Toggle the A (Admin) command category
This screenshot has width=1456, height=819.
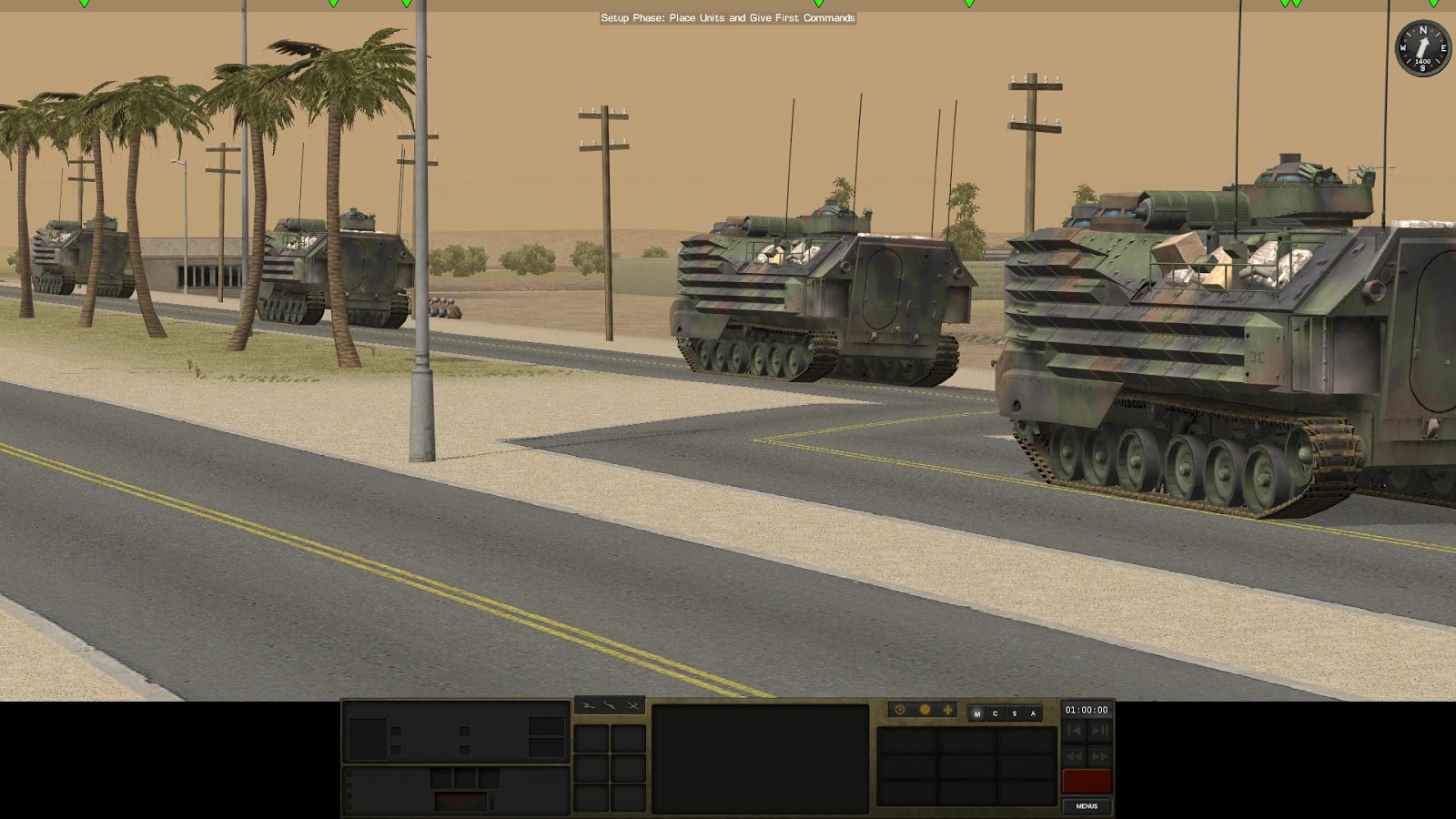point(1033,713)
